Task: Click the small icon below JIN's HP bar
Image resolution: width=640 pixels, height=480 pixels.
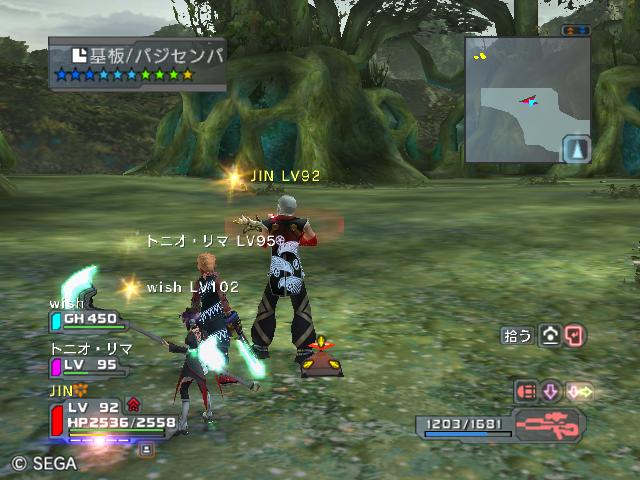Action: 147,449
